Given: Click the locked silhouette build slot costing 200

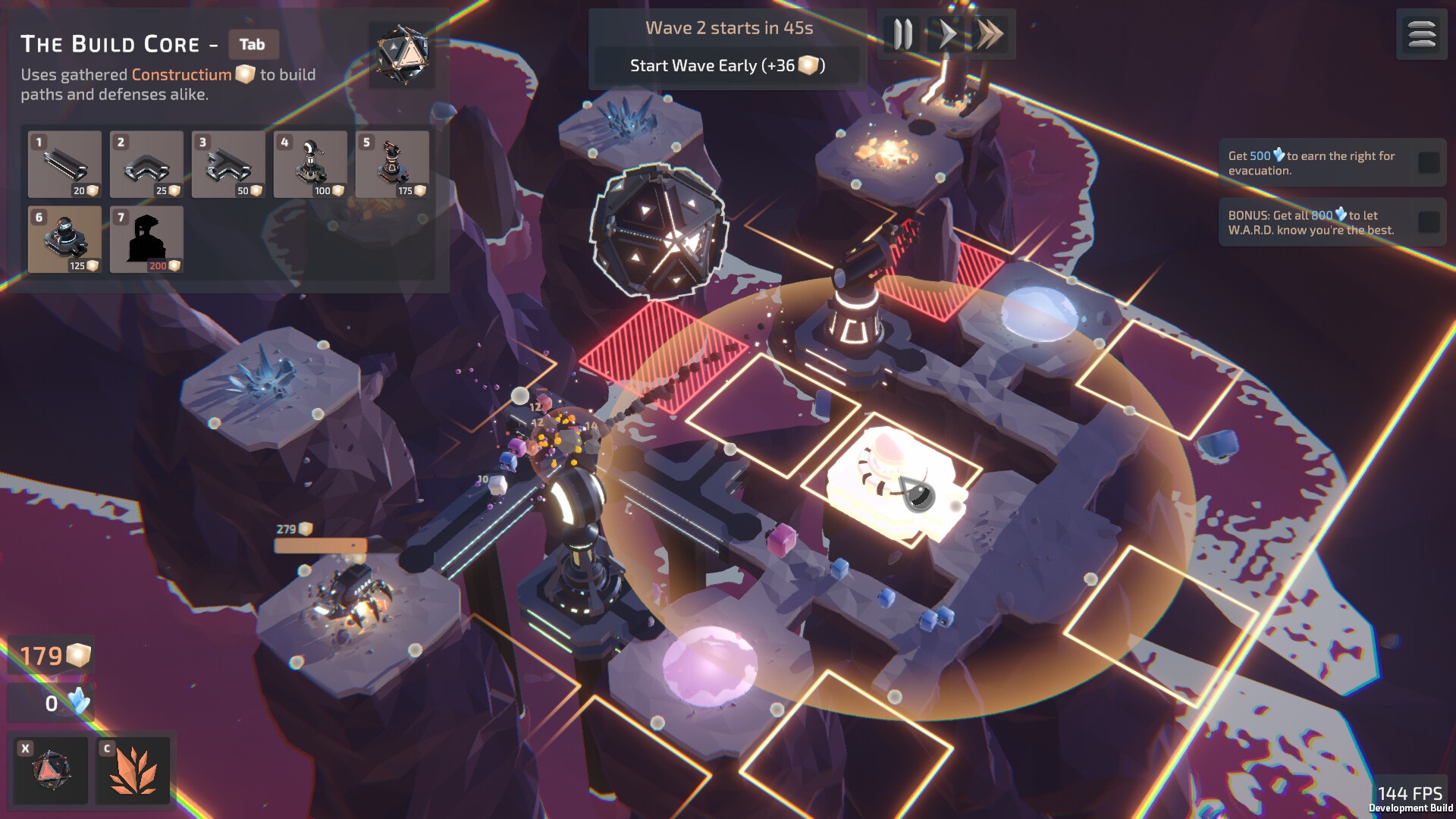Looking at the screenshot, I should (146, 239).
